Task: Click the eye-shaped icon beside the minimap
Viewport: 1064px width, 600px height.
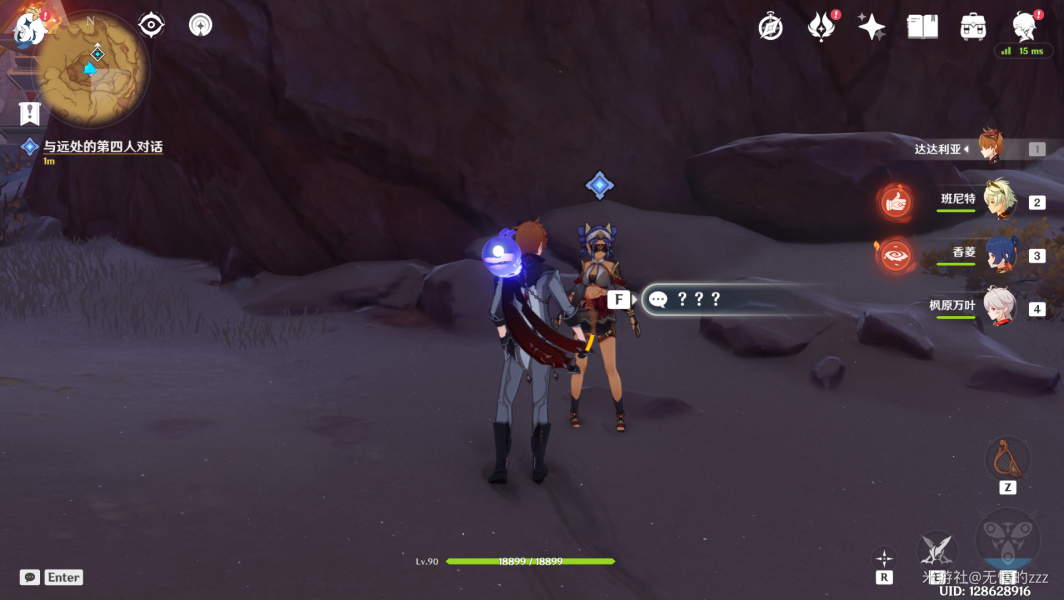Action: point(151,25)
